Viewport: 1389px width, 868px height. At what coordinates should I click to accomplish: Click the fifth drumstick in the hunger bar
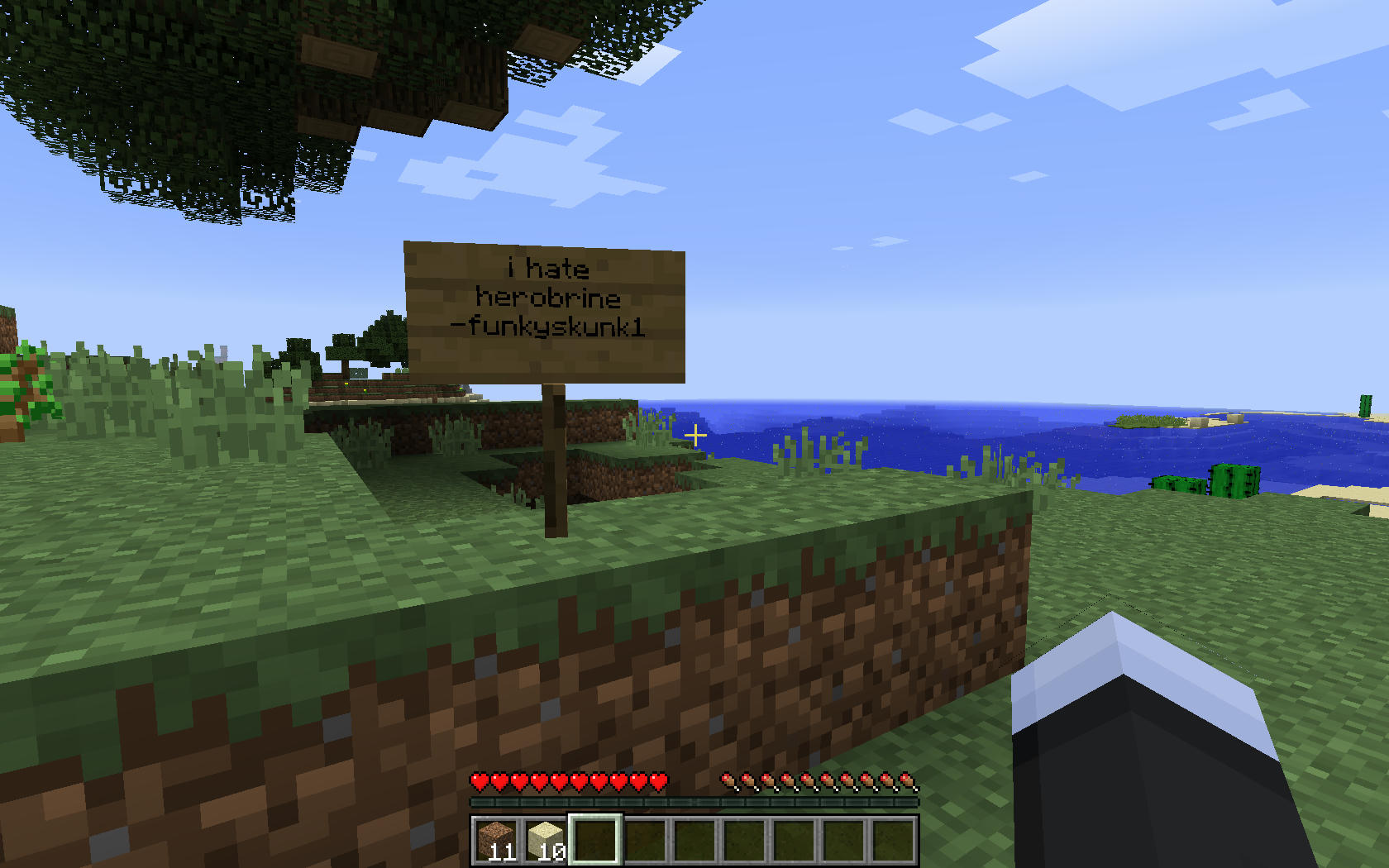click(x=807, y=780)
